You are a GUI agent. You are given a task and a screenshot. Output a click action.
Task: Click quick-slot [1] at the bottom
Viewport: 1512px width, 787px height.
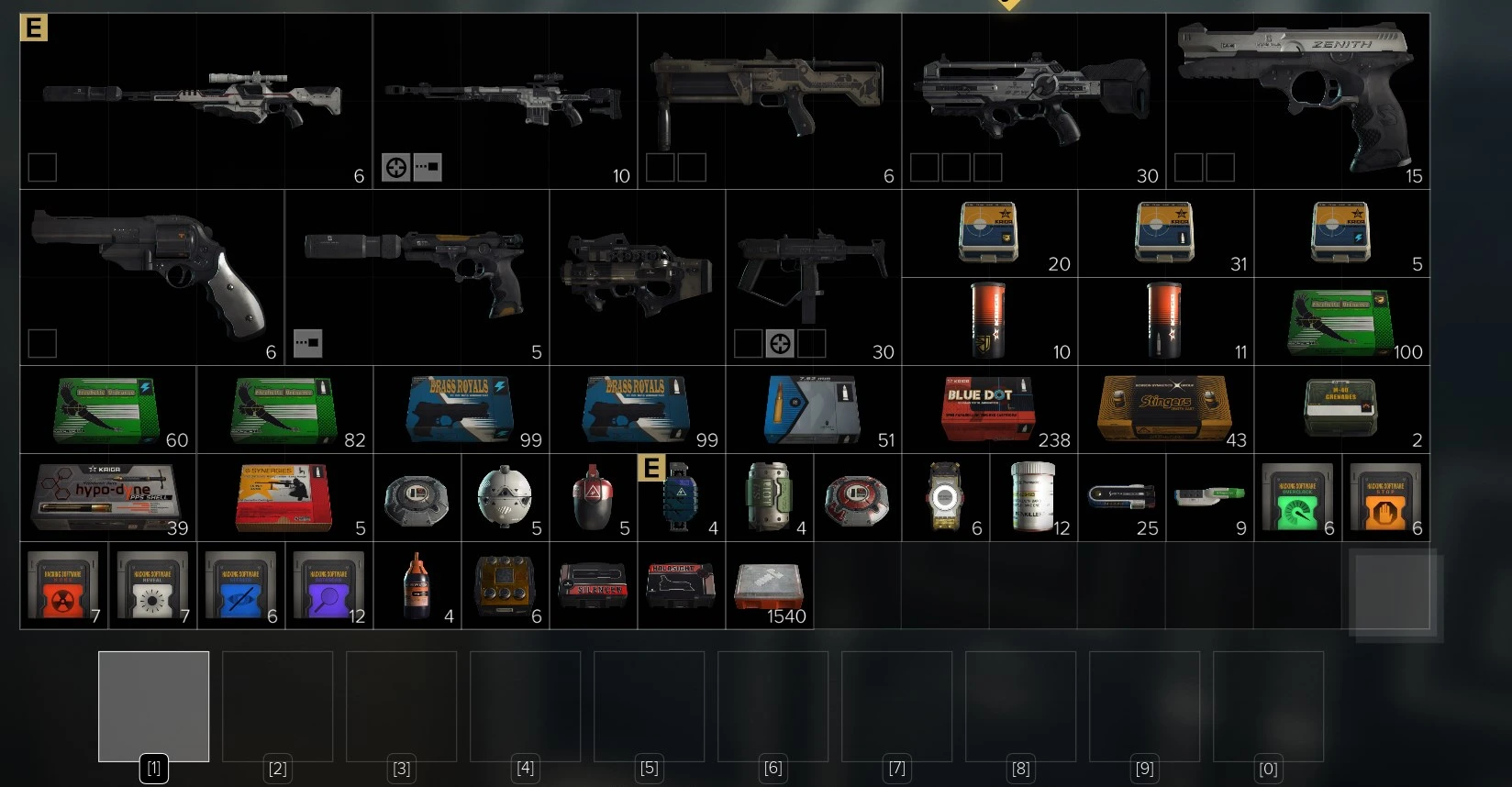click(153, 706)
